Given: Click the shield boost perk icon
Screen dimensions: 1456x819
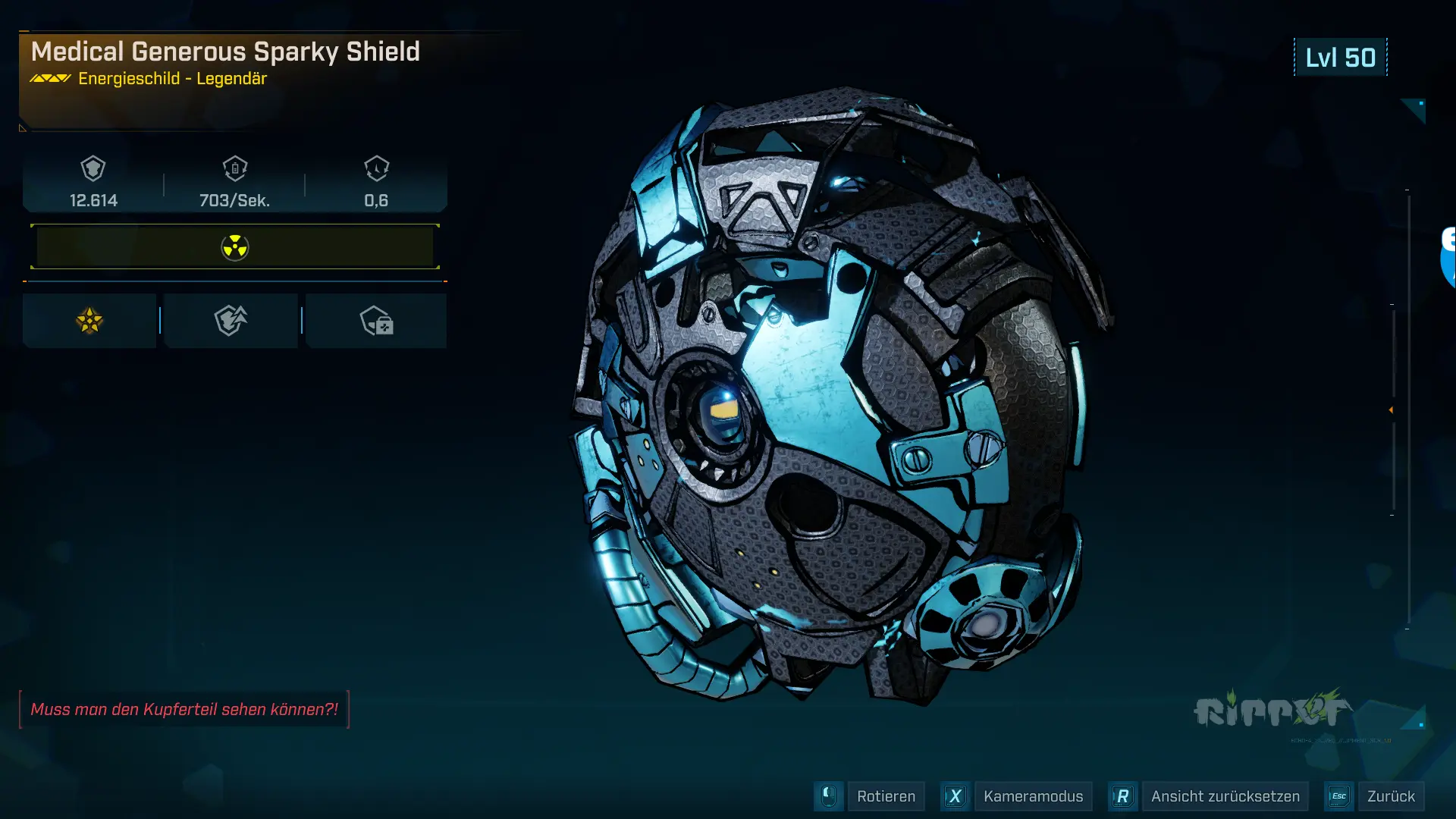Looking at the screenshot, I should point(231,320).
